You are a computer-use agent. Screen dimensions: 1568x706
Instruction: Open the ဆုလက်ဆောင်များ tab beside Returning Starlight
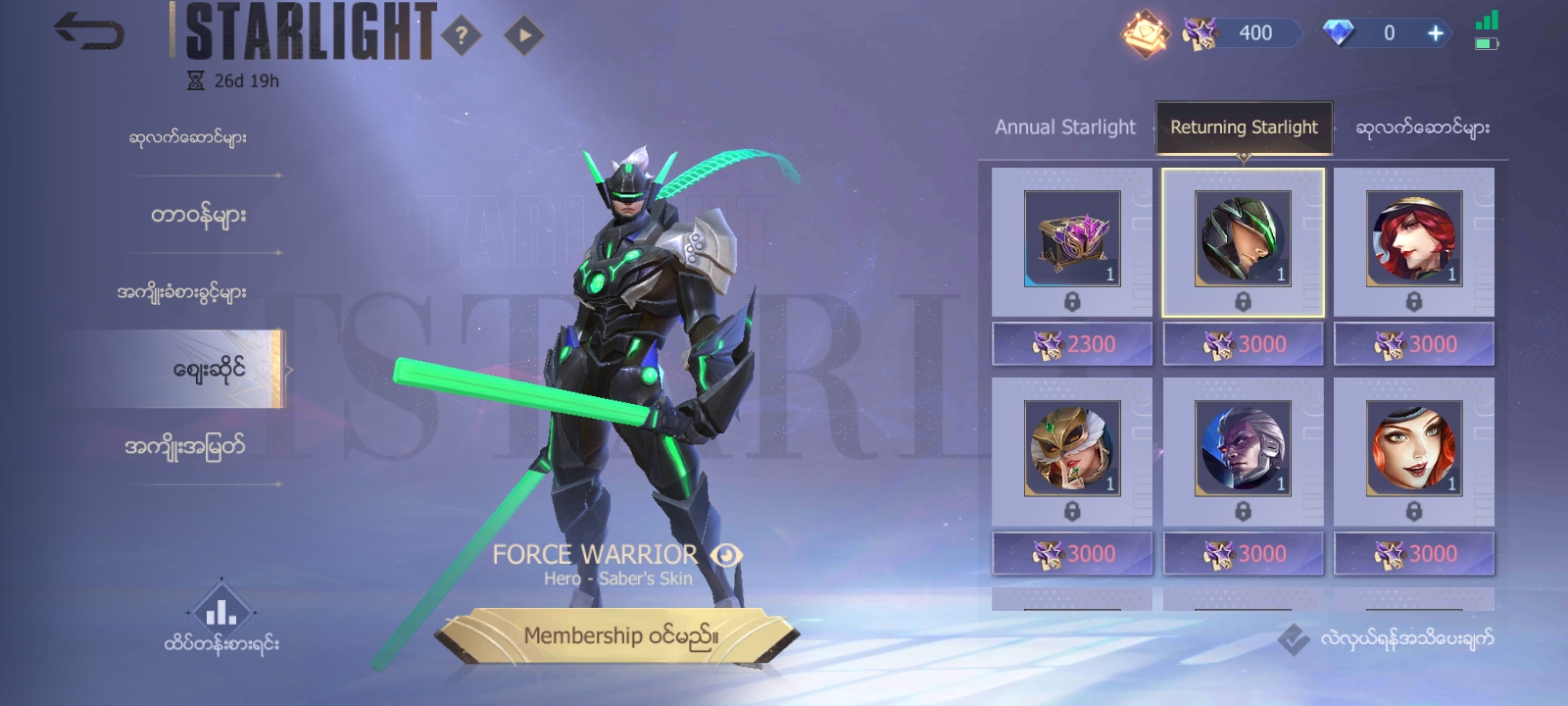click(x=1422, y=127)
